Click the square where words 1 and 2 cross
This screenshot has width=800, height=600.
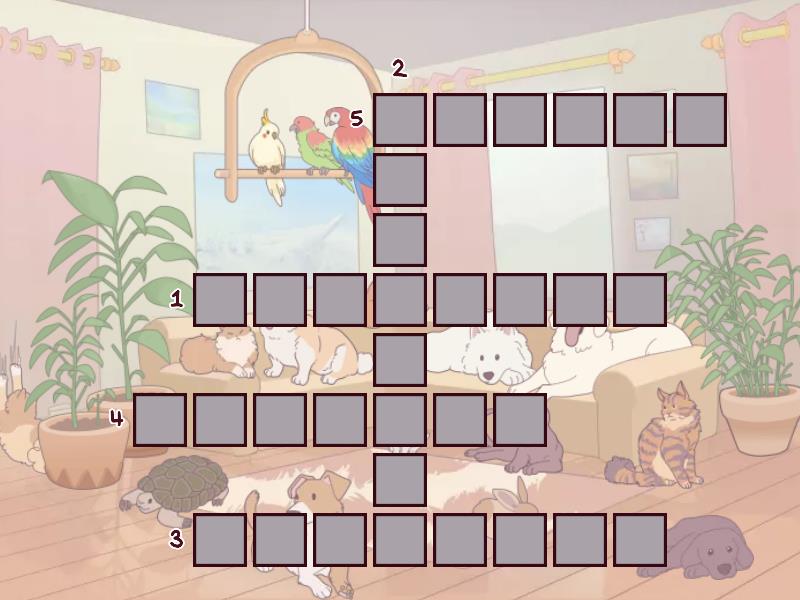point(400,300)
